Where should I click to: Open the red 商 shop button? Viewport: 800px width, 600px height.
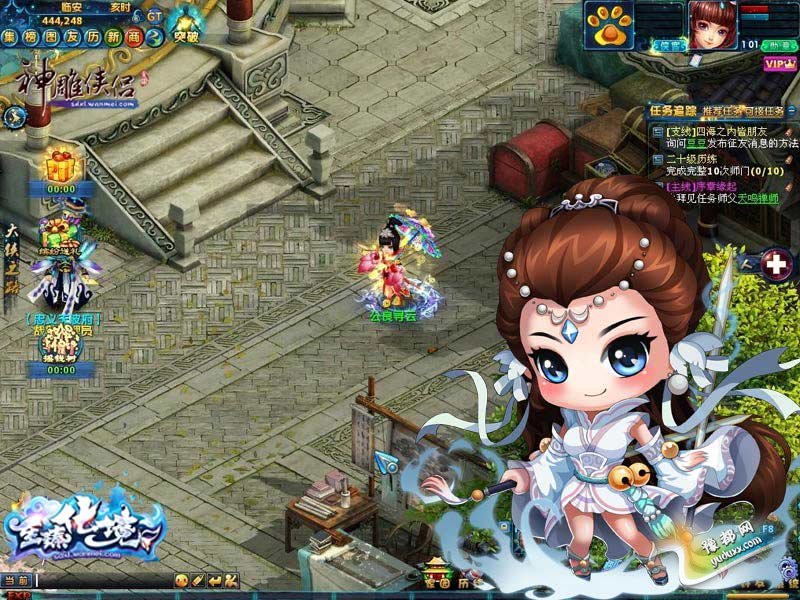click(x=134, y=37)
